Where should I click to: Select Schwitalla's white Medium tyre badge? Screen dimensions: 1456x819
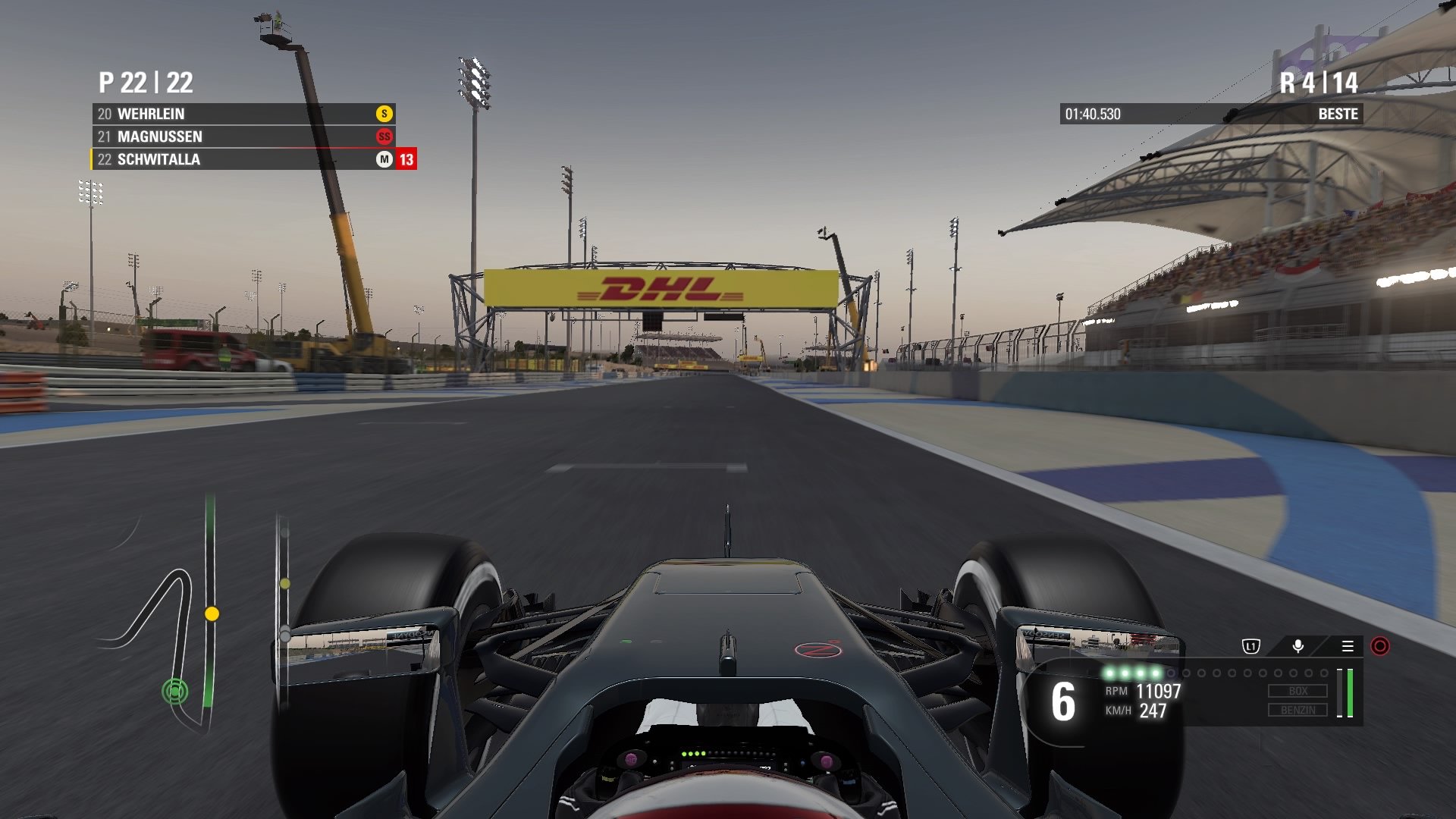pyautogui.click(x=383, y=160)
